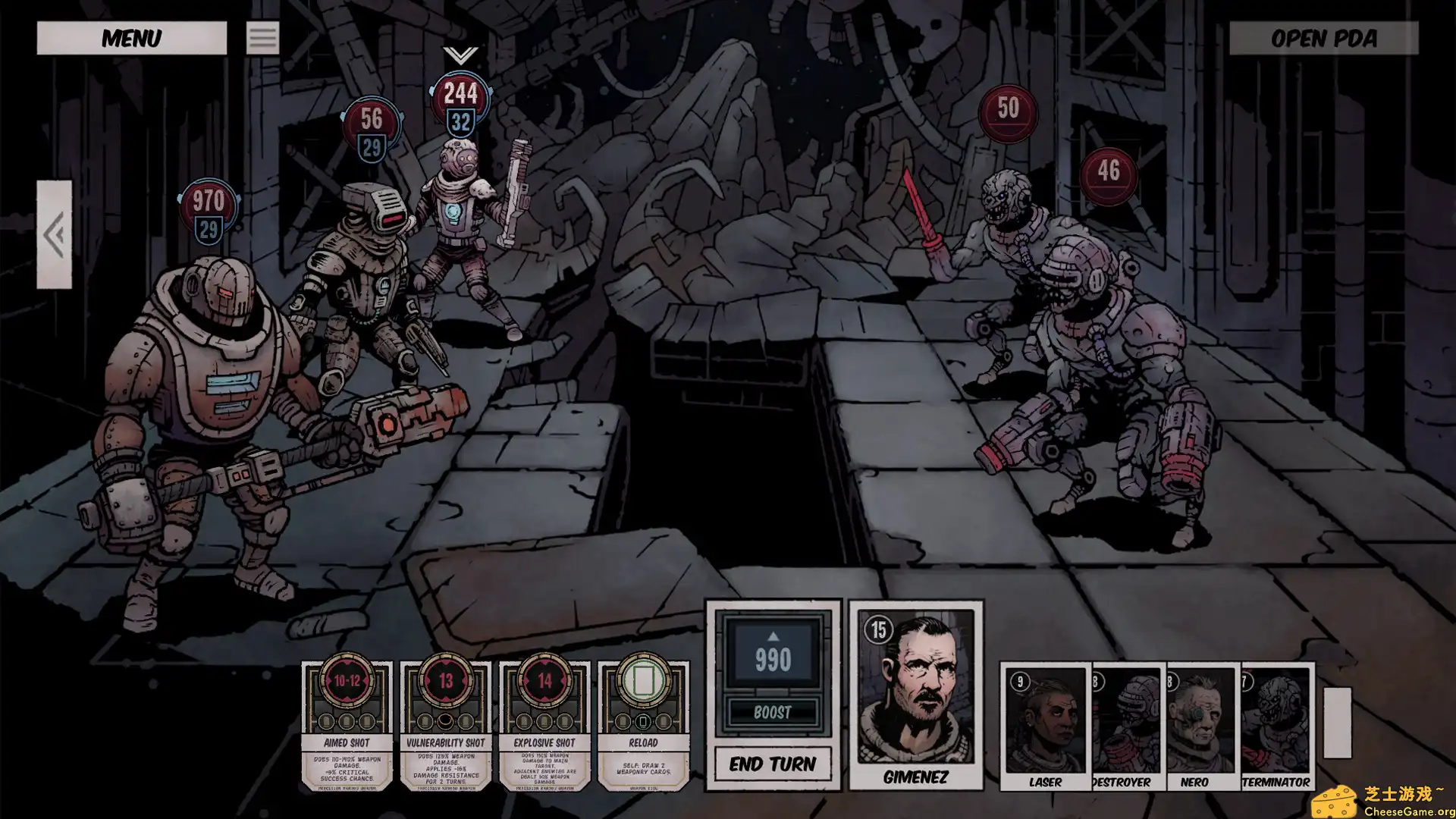The width and height of the screenshot is (1456, 819).
Task: Select the Laser turn-order portrait
Action: [x=1045, y=726]
